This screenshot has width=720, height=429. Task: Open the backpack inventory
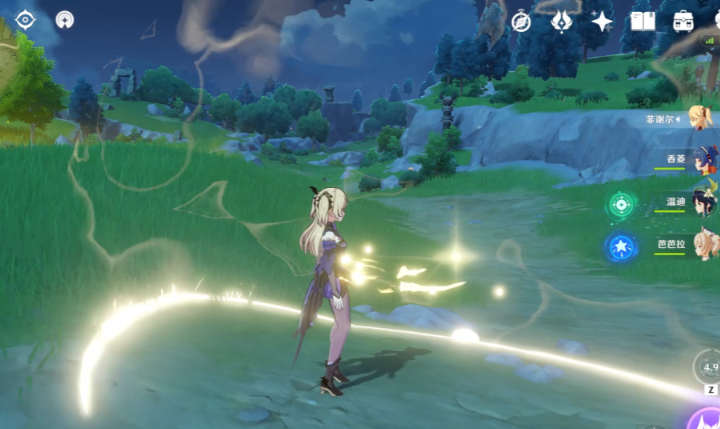click(x=684, y=20)
